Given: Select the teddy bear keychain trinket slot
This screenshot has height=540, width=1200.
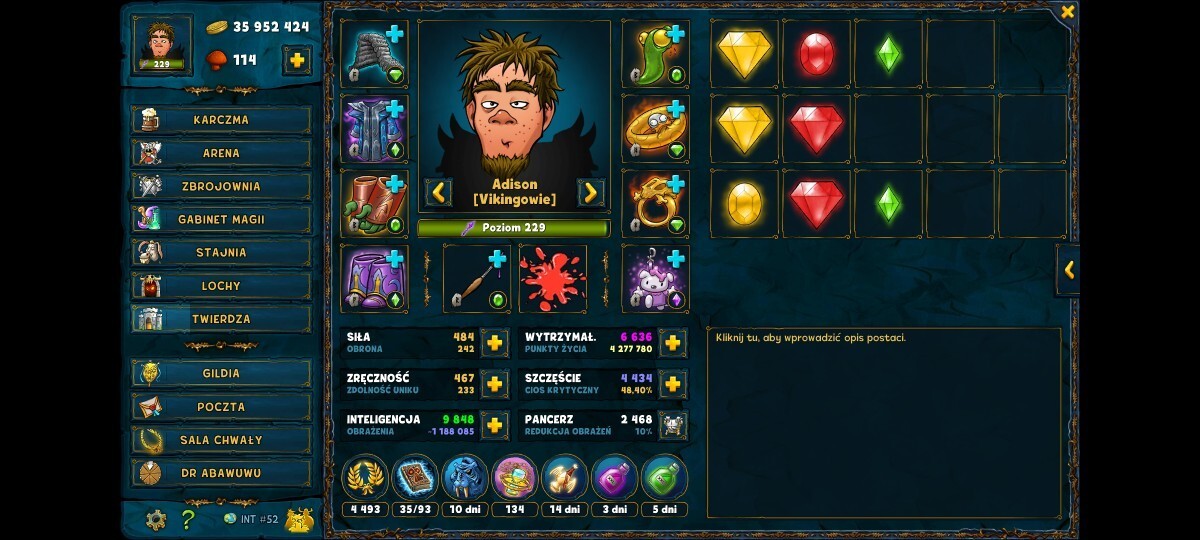Looking at the screenshot, I should click(x=655, y=279).
